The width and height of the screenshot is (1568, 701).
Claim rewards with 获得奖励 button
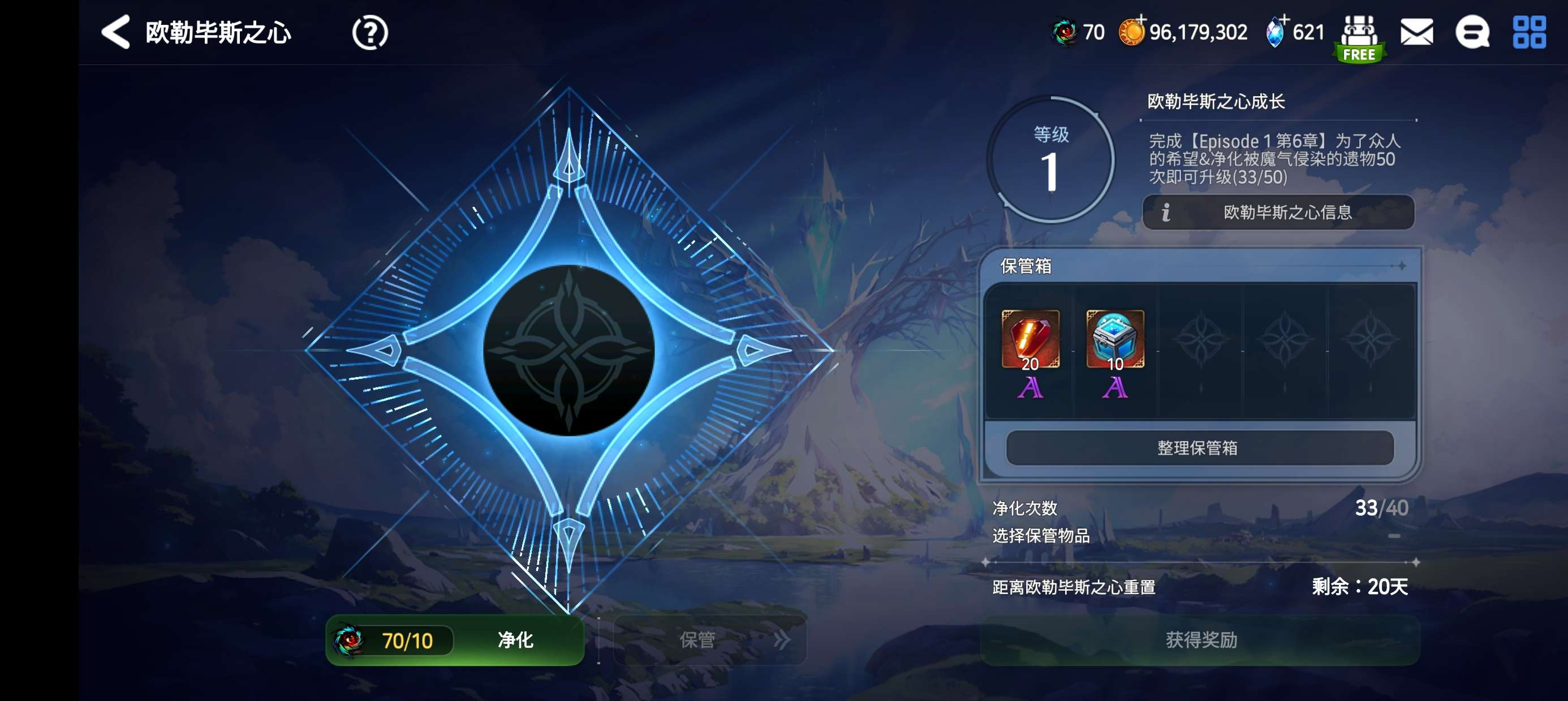click(x=1200, y=639)
